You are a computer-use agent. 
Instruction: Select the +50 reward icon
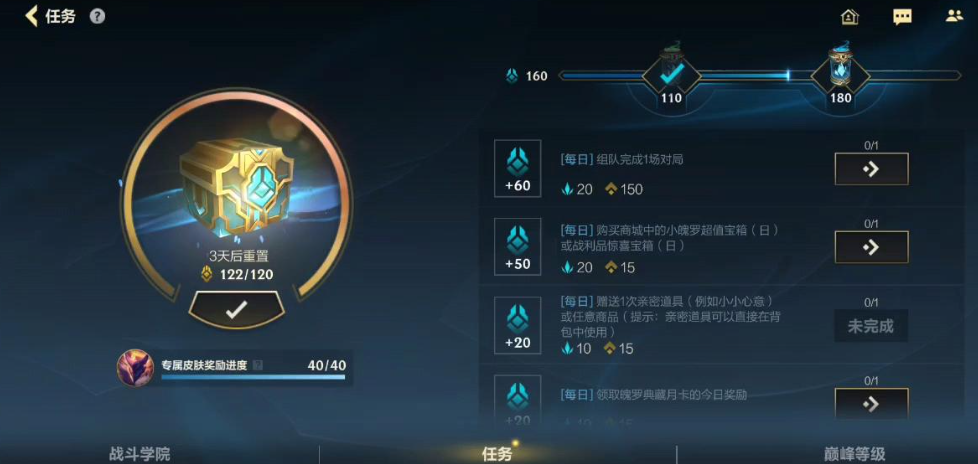tap(518, 246)
